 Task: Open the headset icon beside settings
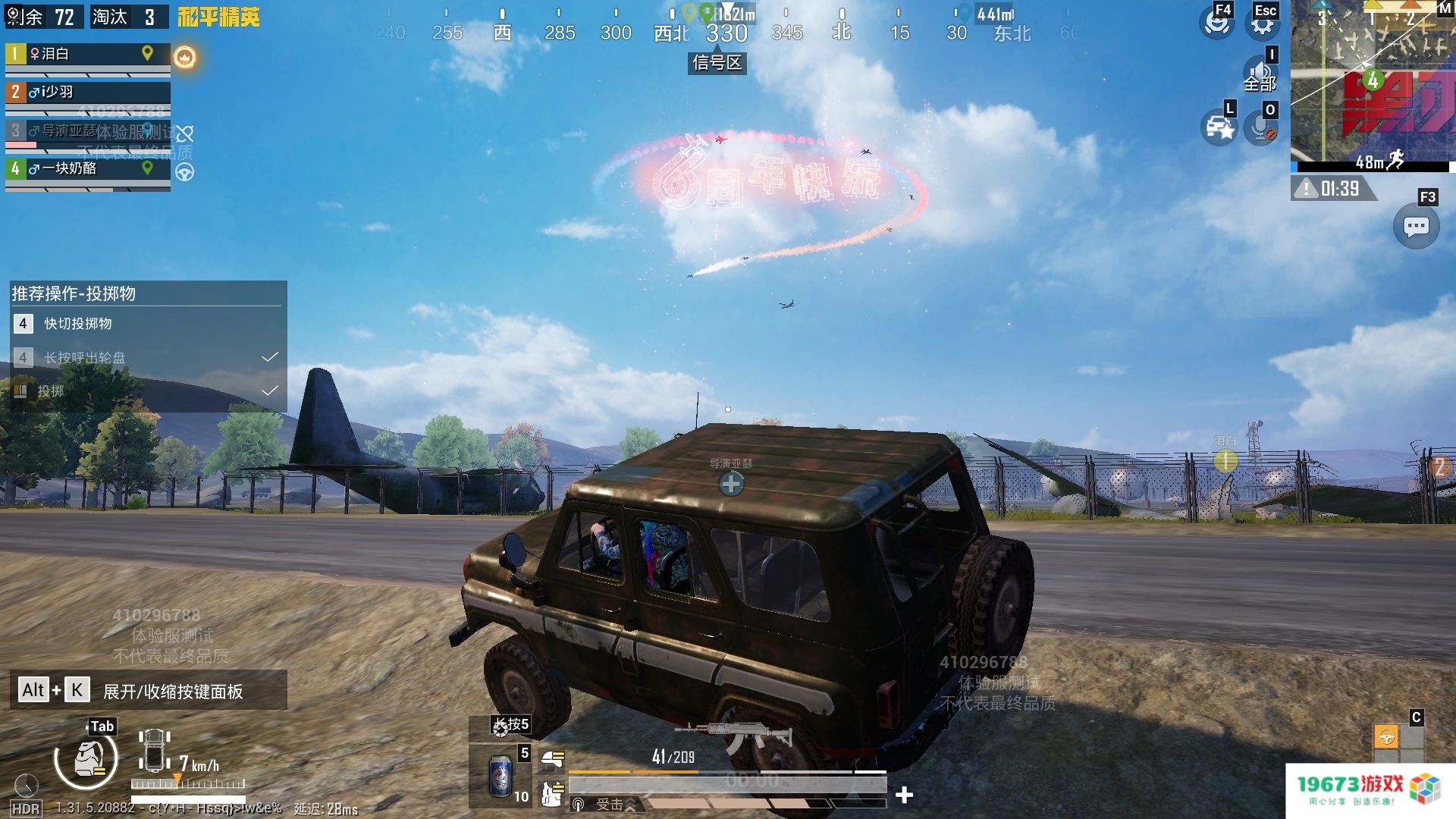(x=1216, y=23)
